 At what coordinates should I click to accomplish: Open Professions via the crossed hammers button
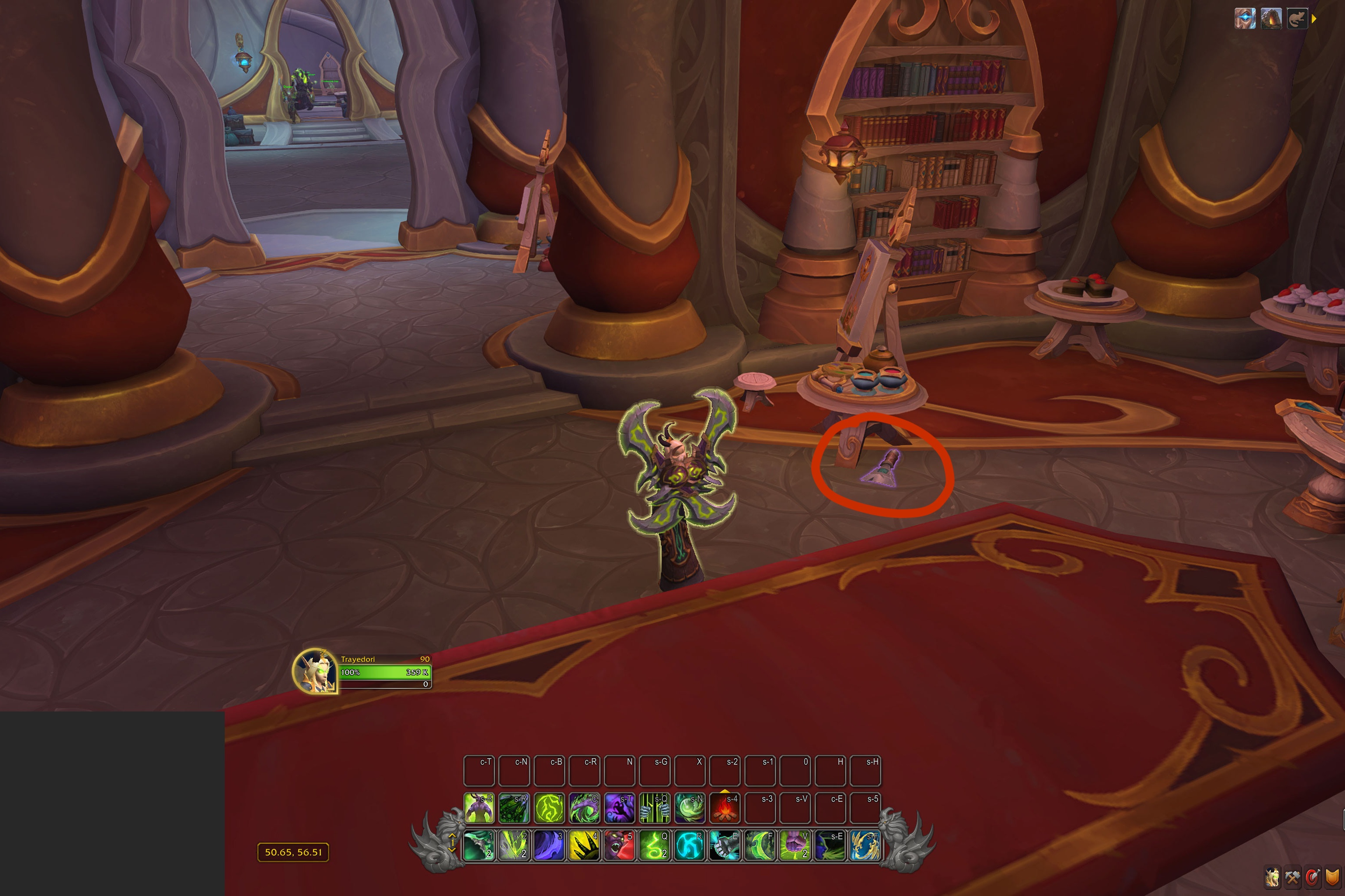click(x=1292, y=877)
